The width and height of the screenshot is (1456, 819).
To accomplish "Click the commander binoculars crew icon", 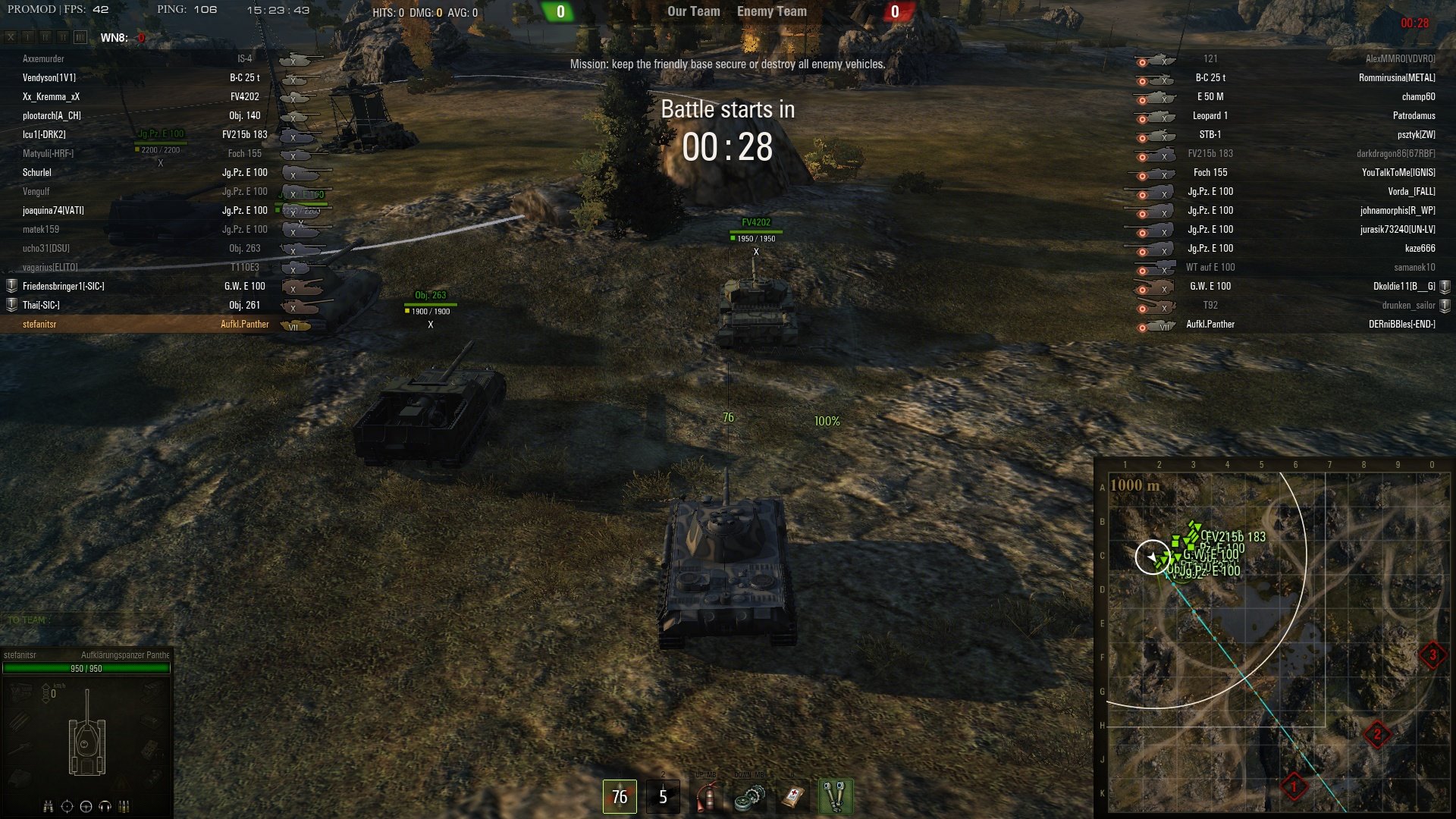I will coord(49,806).
